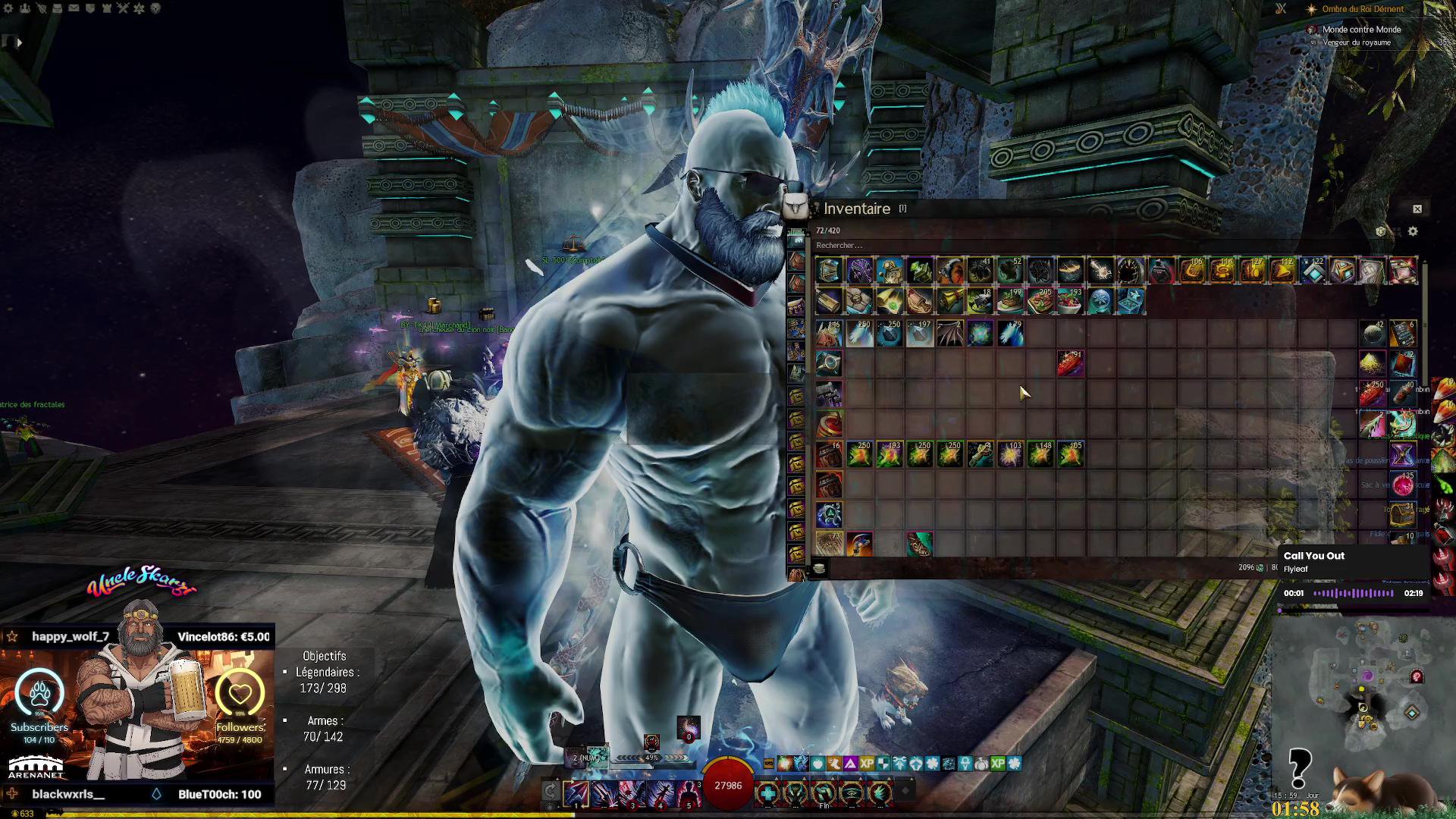The height and width of the screenshot is (819, 1456).
Task: Close the Inventaire window
Action: (x=1417, y=209)
